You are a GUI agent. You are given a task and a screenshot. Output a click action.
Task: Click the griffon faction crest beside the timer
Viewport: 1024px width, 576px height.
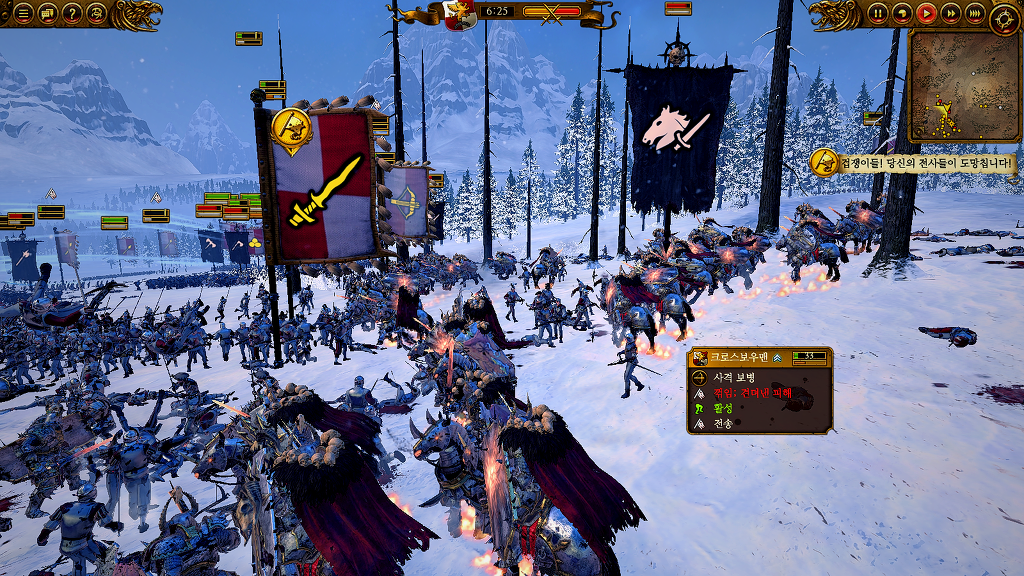pos(460,15)
